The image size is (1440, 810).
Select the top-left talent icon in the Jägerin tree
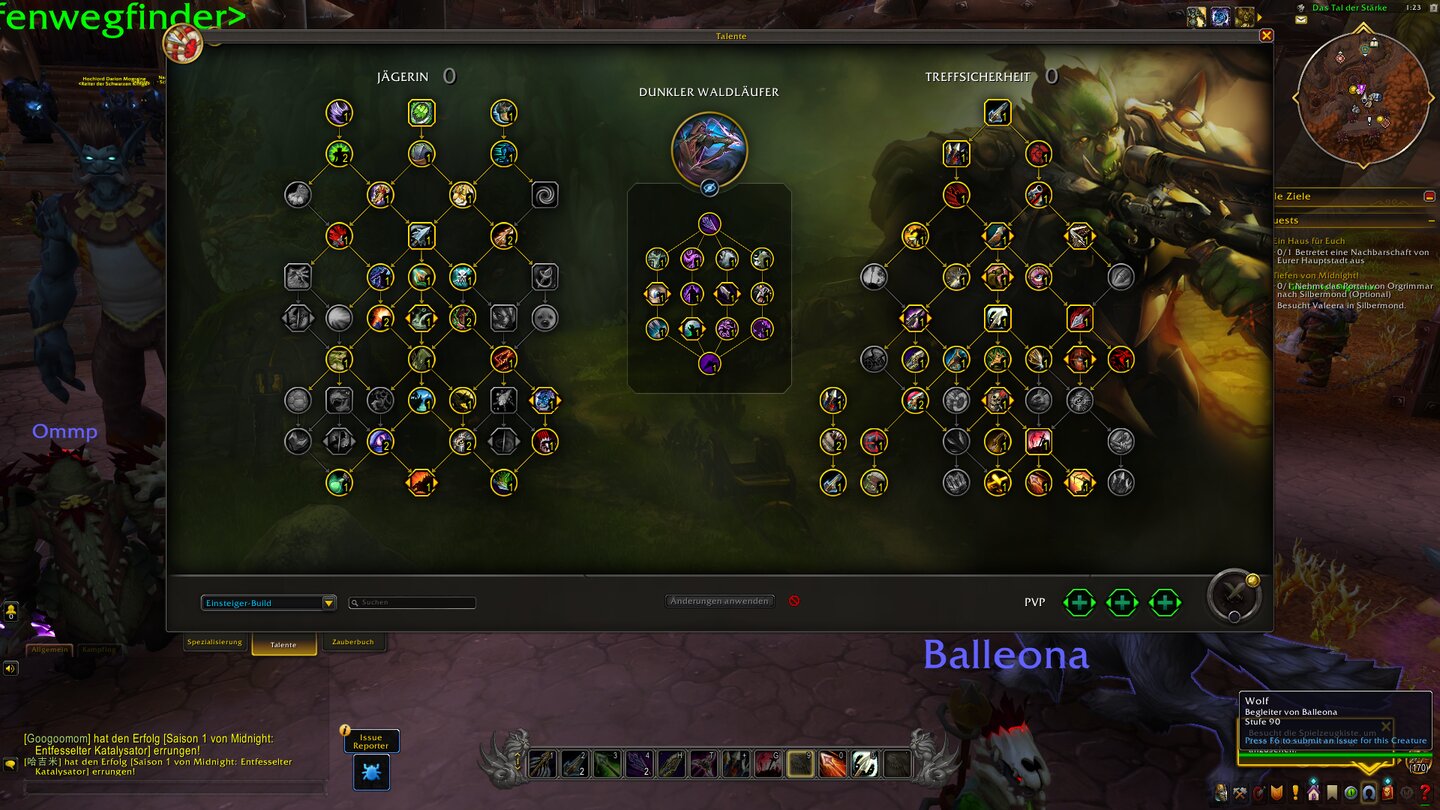point(338,113)
